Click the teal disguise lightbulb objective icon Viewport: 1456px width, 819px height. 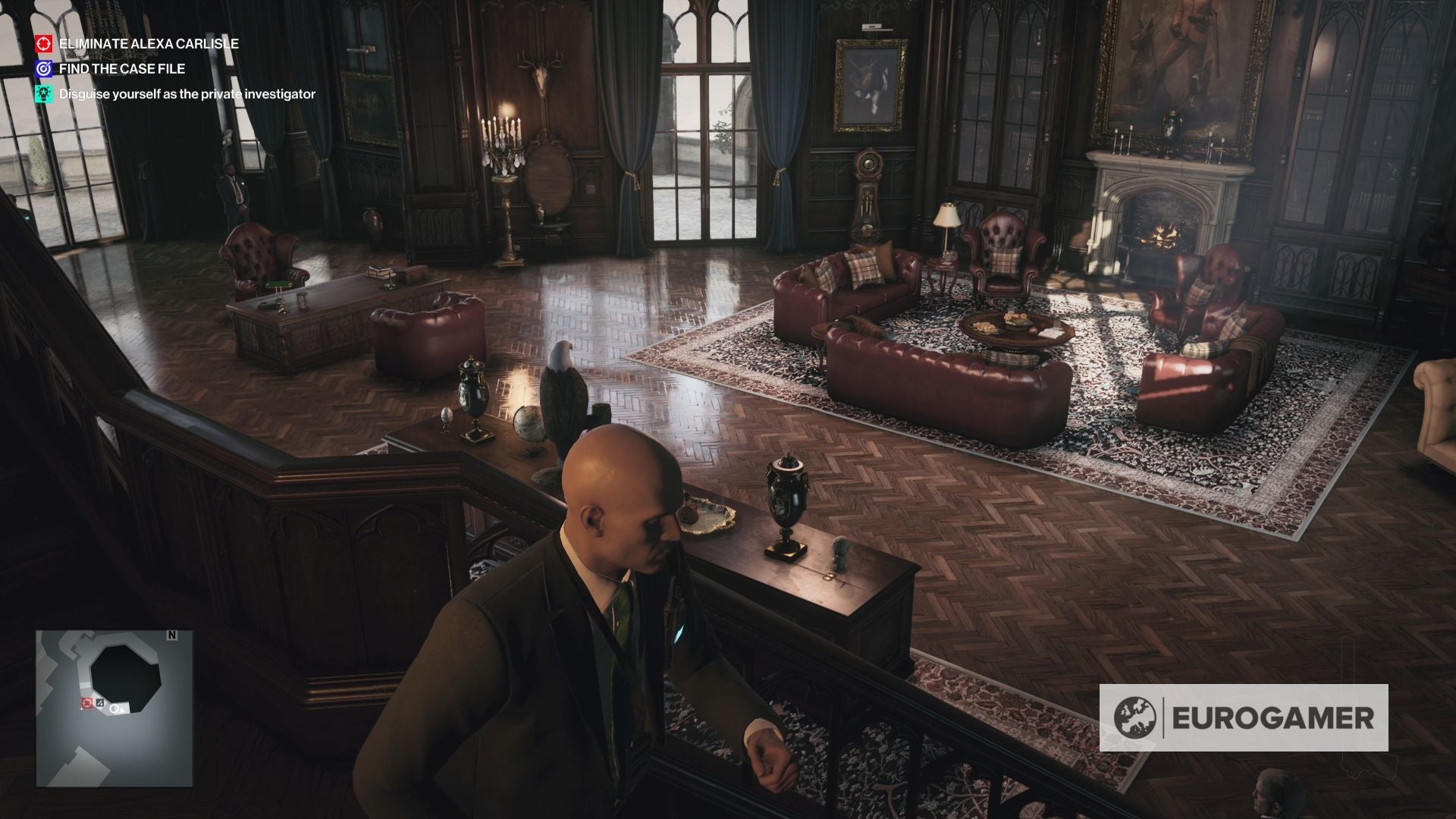[x=43, y=93]
